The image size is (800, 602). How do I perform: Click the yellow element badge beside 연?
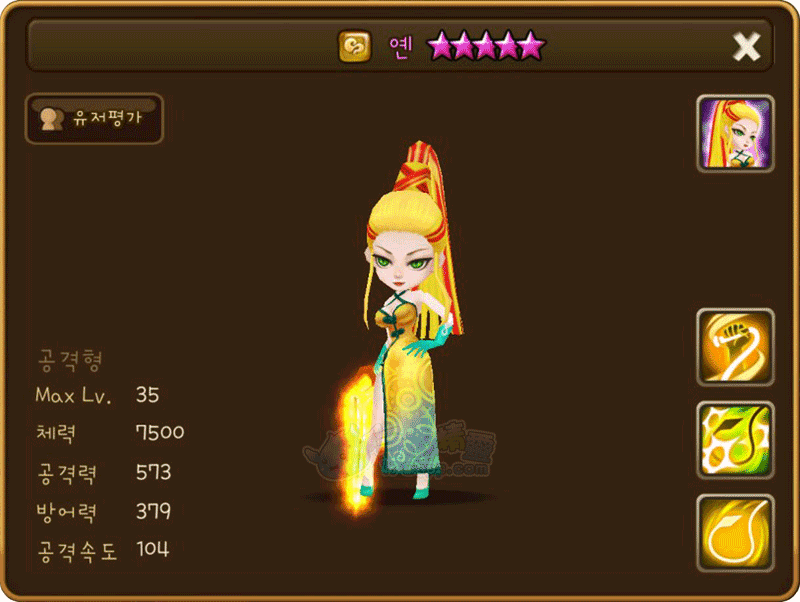pos(354,46)
